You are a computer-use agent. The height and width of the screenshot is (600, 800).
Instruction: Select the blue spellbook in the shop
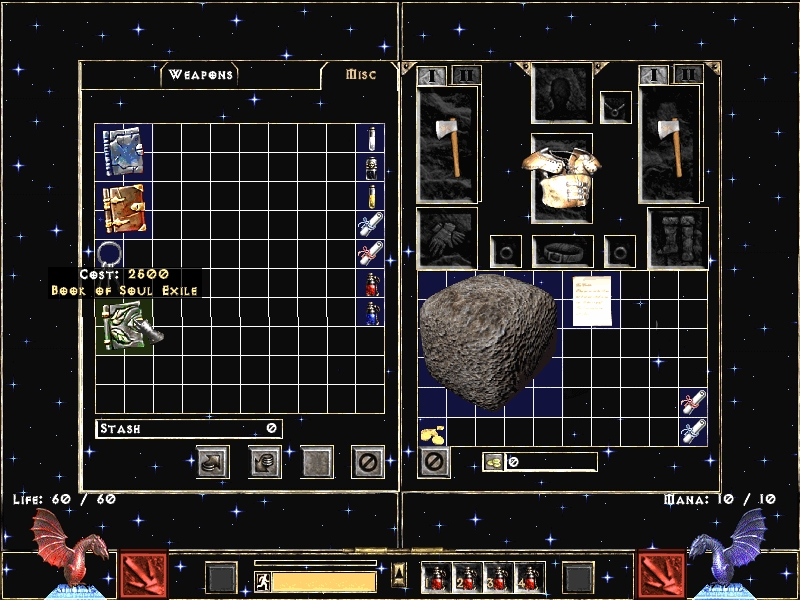pos(124,152)
